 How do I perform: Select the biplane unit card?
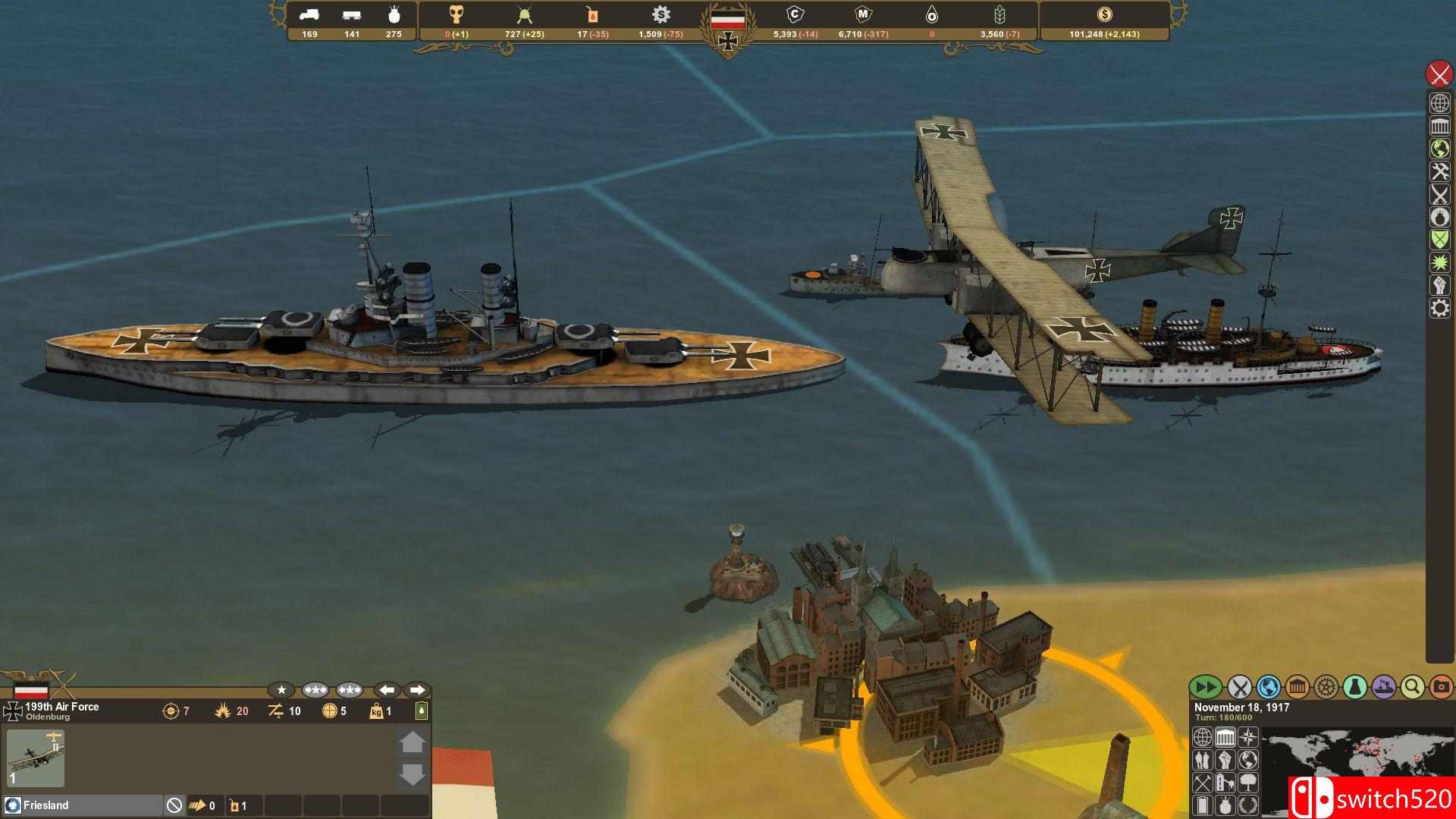36,758
